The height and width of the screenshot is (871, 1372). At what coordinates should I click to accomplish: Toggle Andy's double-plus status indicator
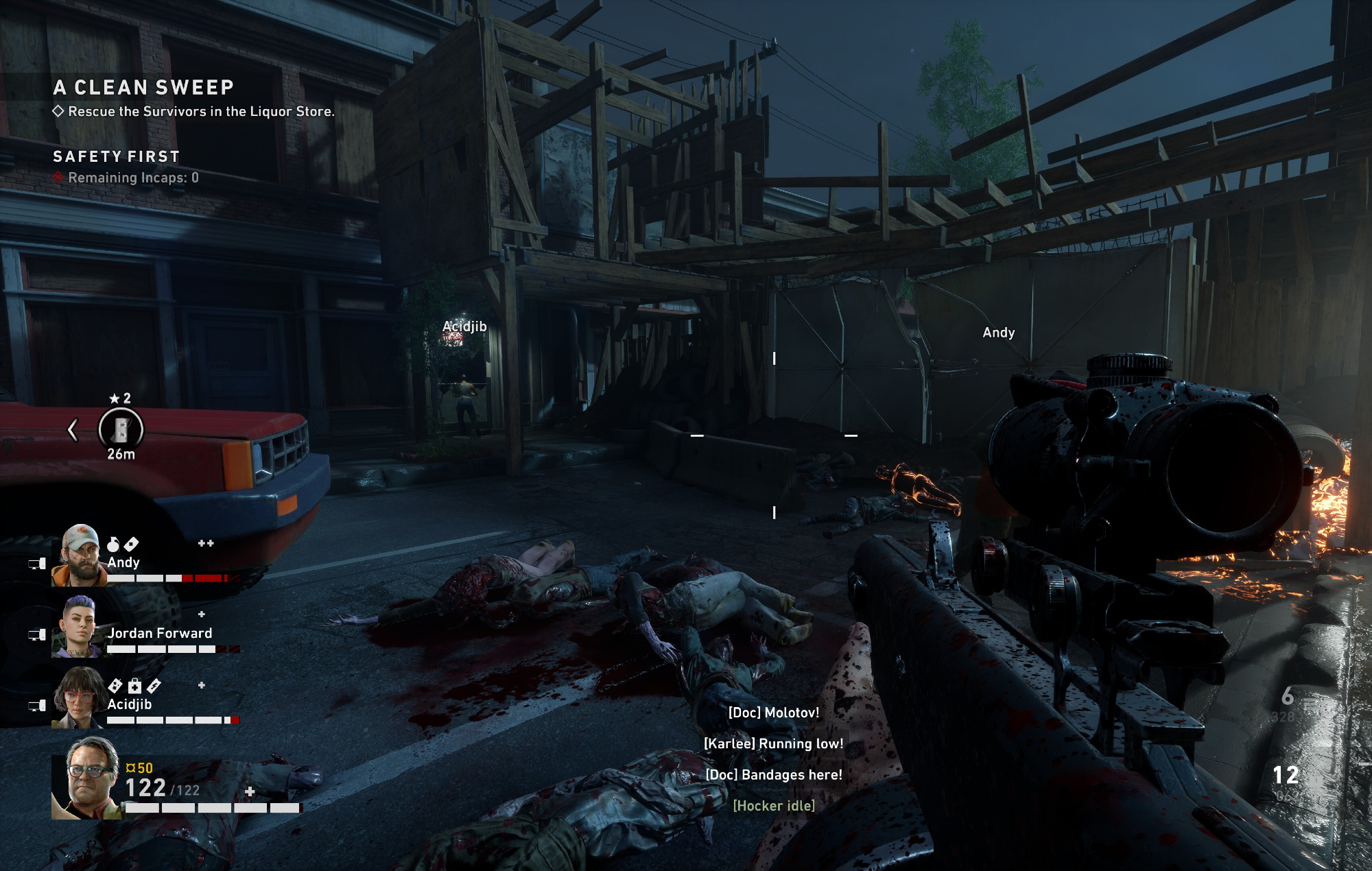pos(206,544)
